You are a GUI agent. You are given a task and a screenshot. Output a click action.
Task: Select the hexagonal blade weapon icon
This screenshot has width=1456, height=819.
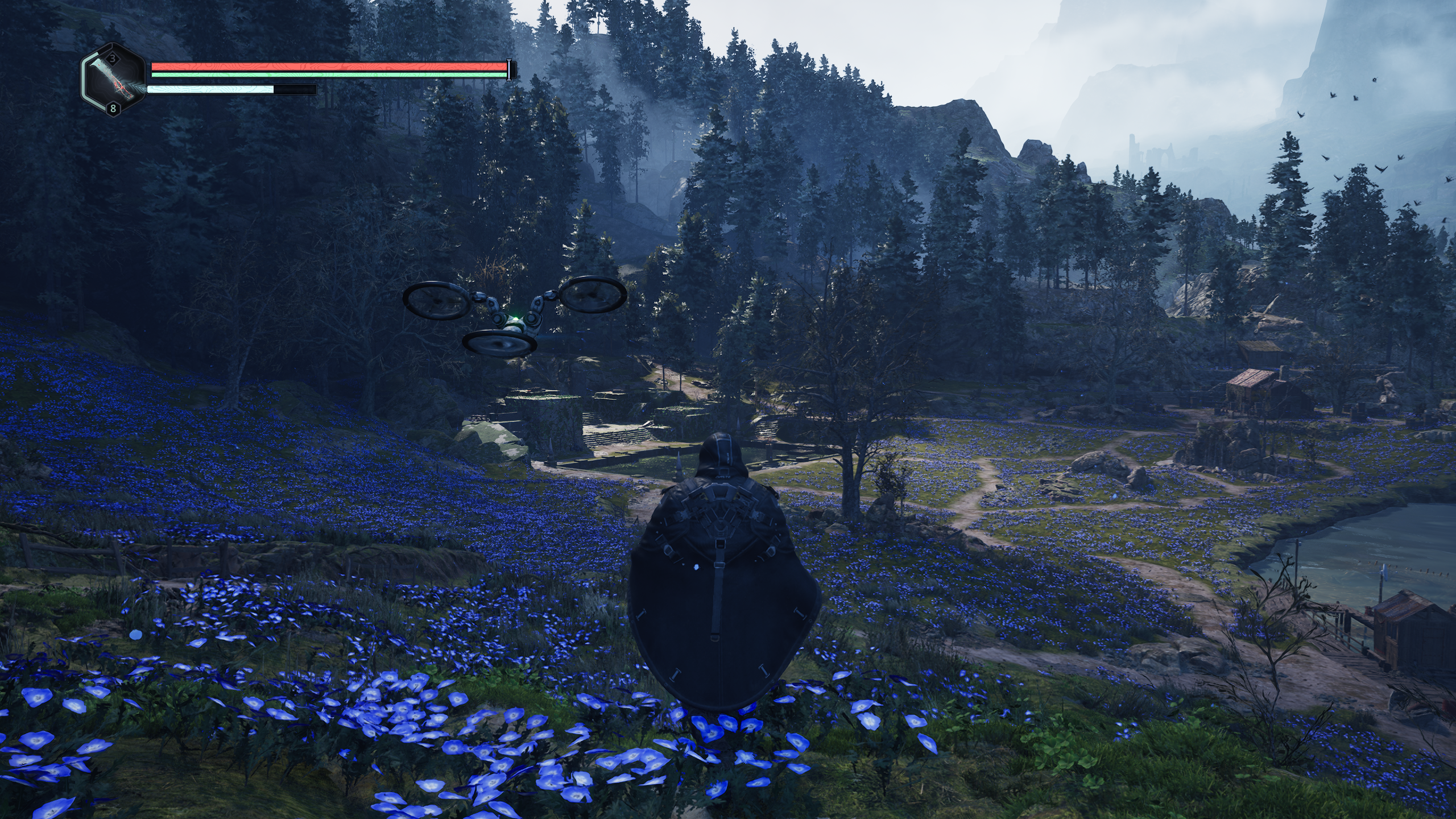click(114, 80)
